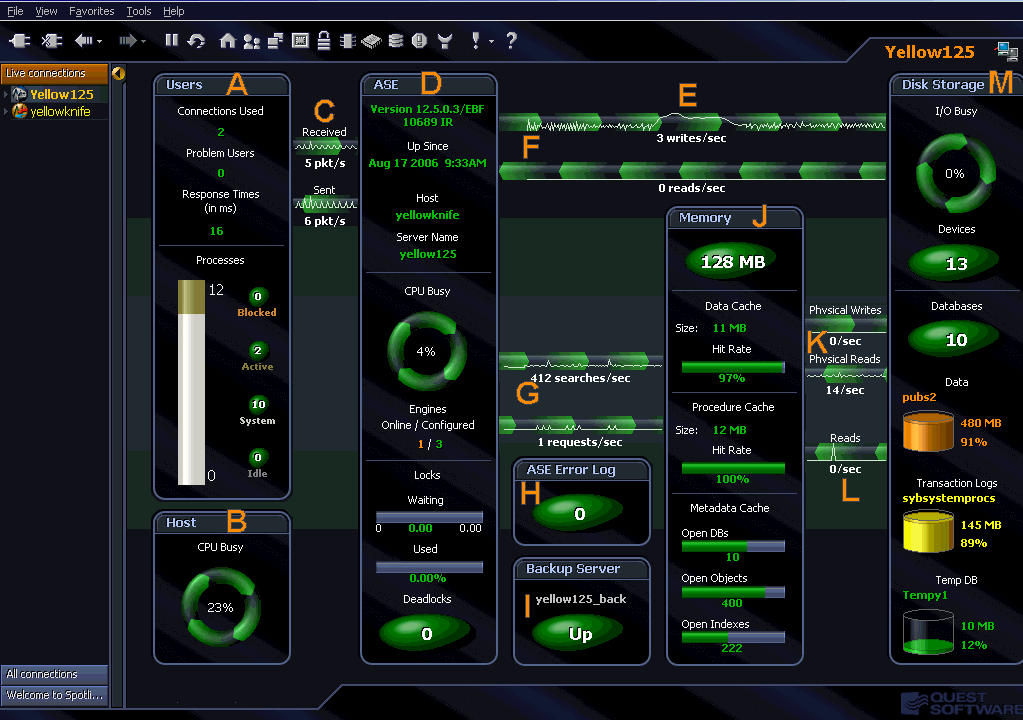This screenshot has height=720, width=1023.
Task: Click the back arrow toolbar button
Action: 84,41
